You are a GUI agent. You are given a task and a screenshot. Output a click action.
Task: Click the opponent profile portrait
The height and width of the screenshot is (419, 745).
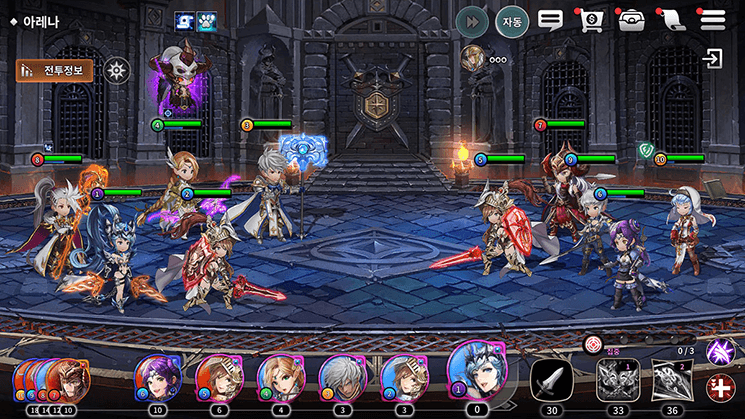(472, 58)
